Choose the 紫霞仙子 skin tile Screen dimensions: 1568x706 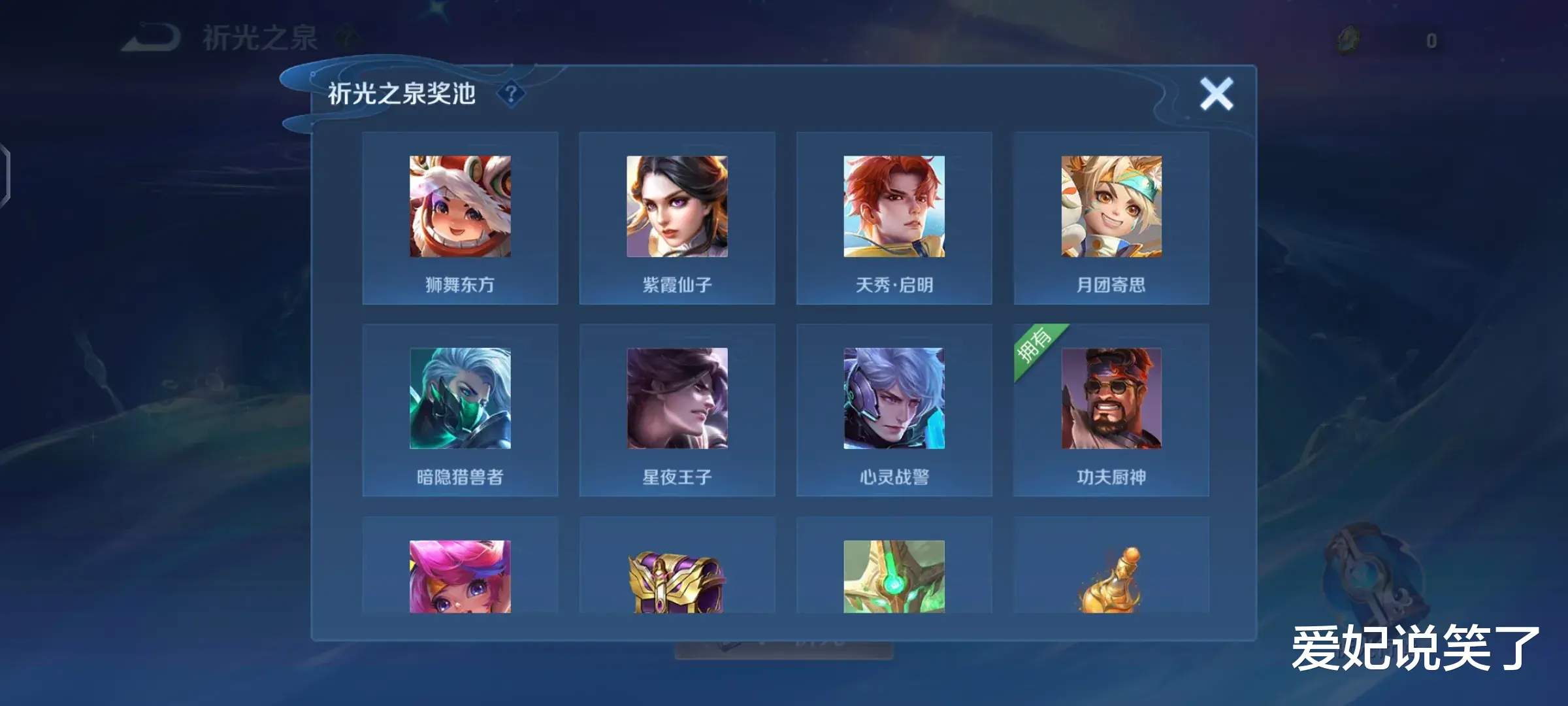coord(677,218)
